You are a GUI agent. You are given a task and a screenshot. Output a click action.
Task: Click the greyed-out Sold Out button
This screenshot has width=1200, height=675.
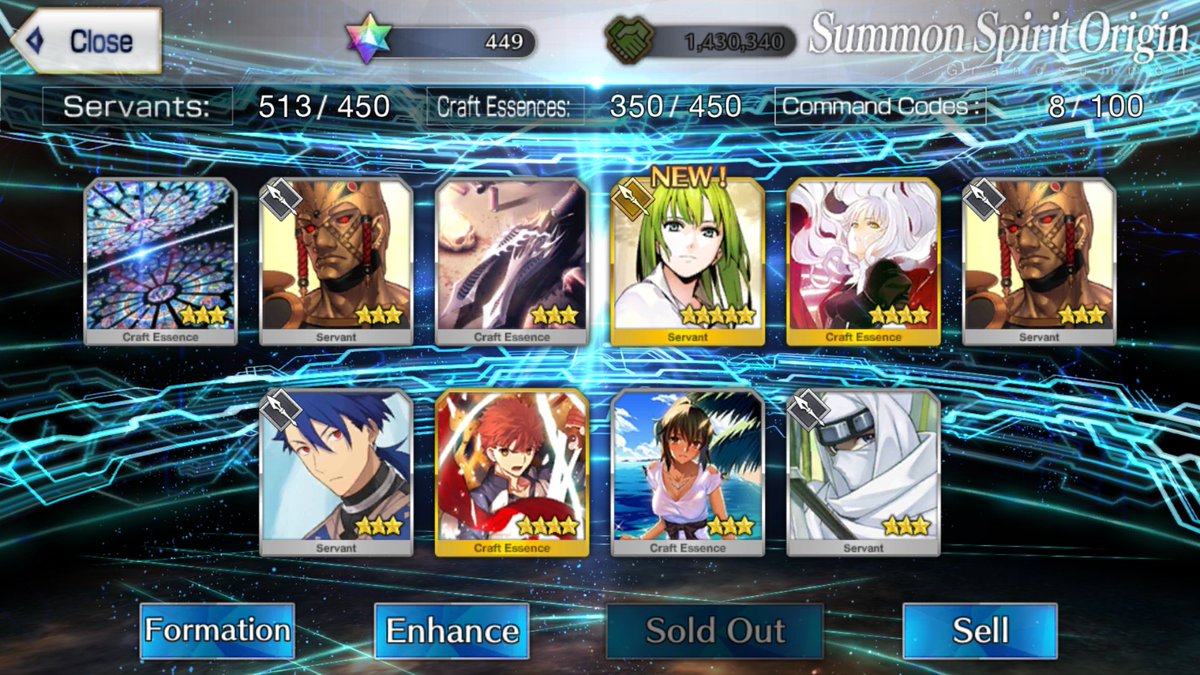715,631
